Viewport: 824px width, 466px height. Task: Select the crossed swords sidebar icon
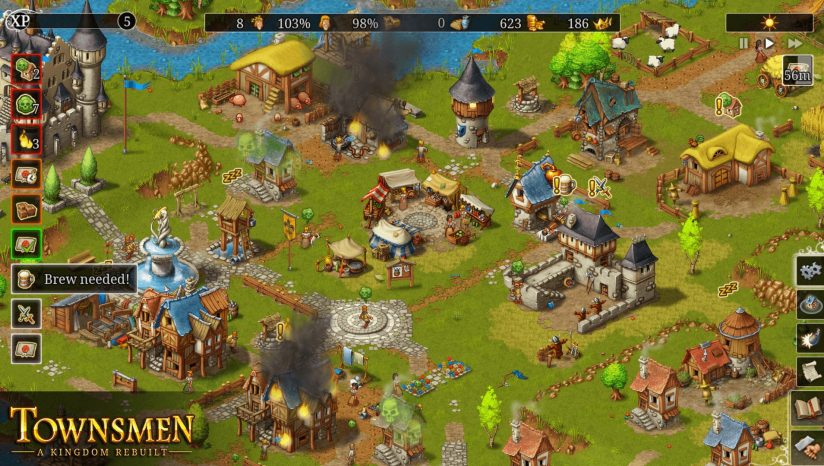(x=26, y=314)
